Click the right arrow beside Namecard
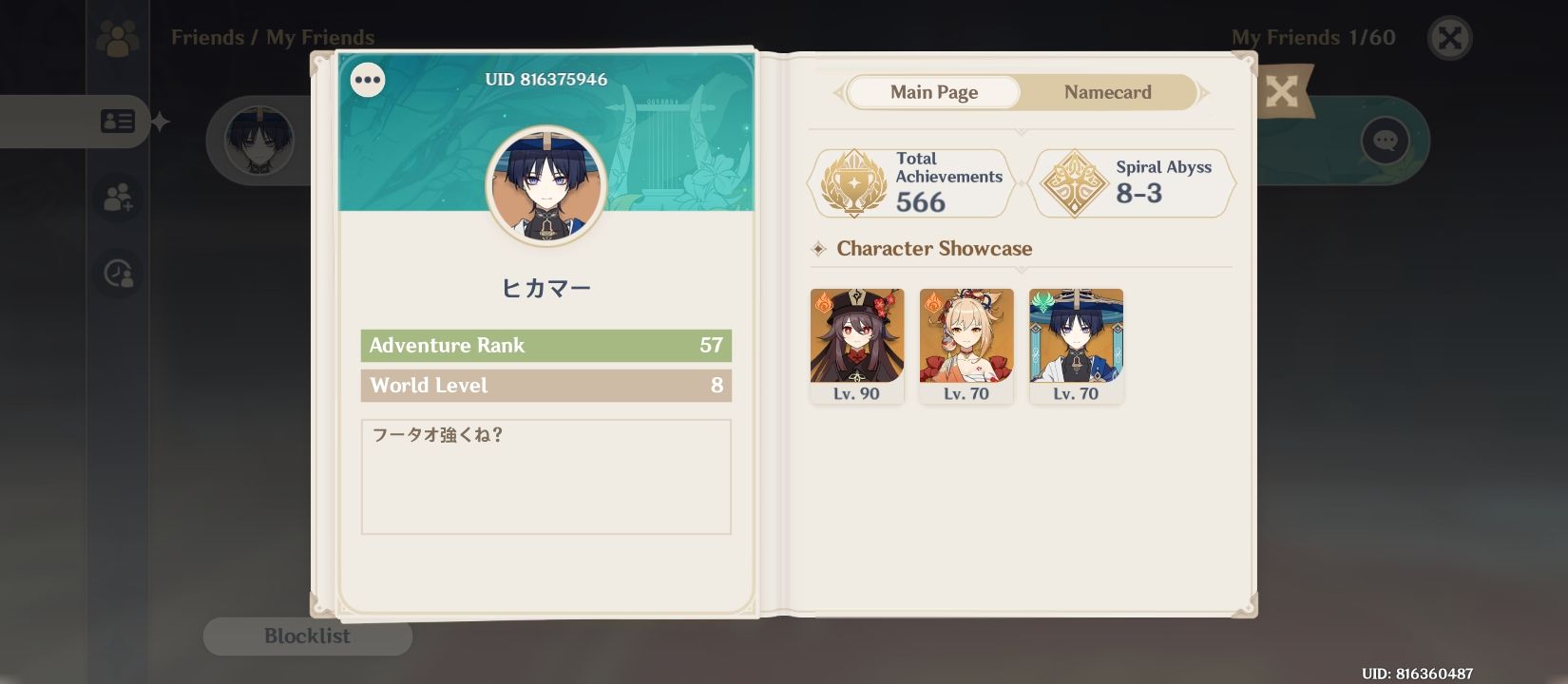The width and height of the screenshot is (1568, 684). tap(1204, 92)
